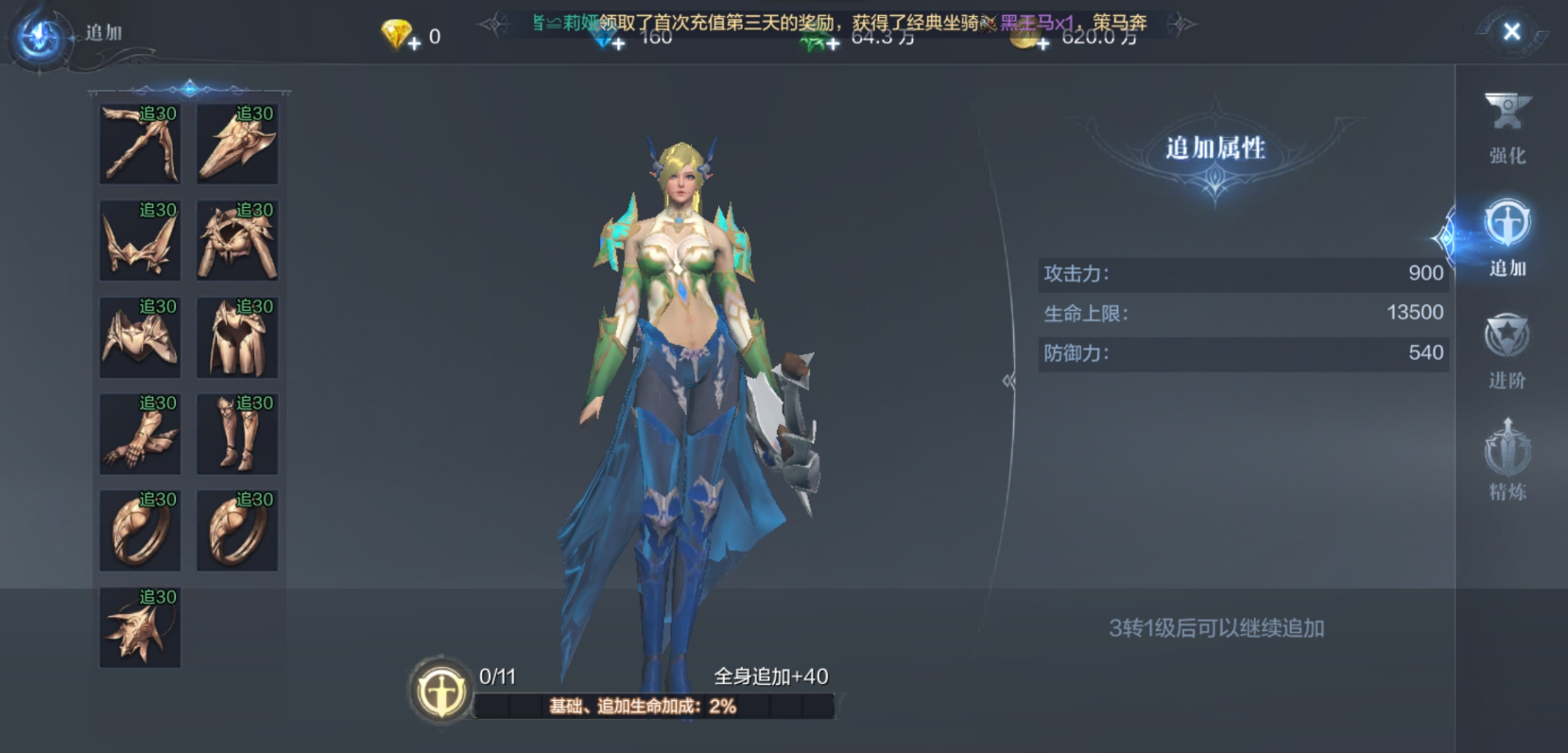
Task: Open the 进阶 (Advance) tab
Action: pos(1507,351)
